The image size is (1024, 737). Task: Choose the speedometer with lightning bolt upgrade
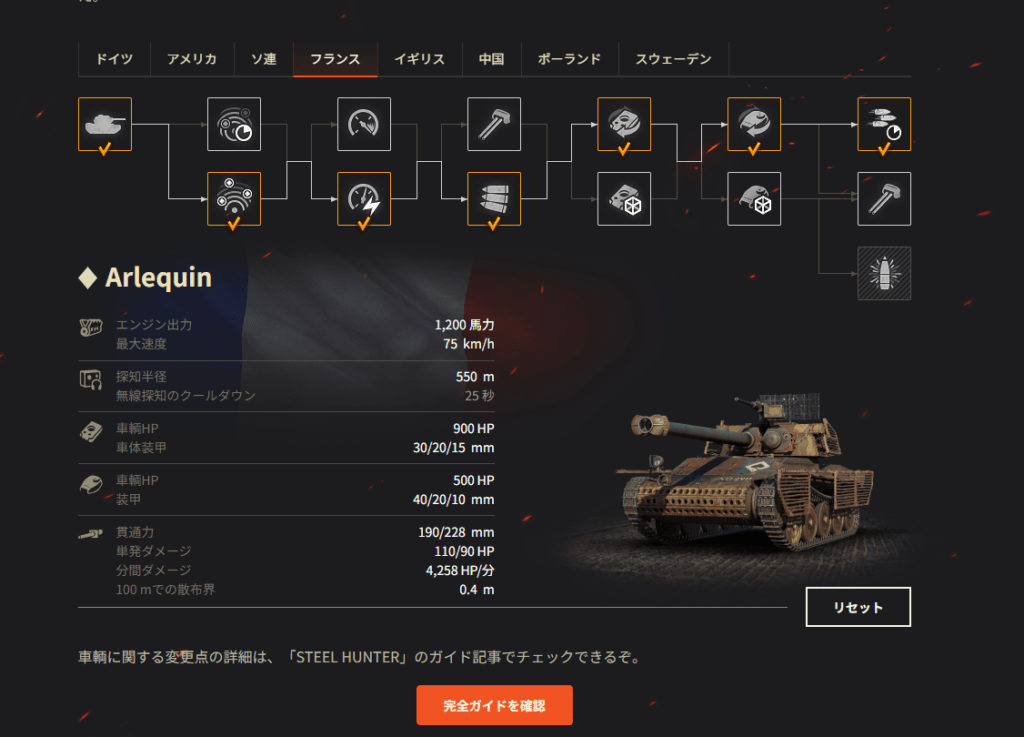(364, 199)
